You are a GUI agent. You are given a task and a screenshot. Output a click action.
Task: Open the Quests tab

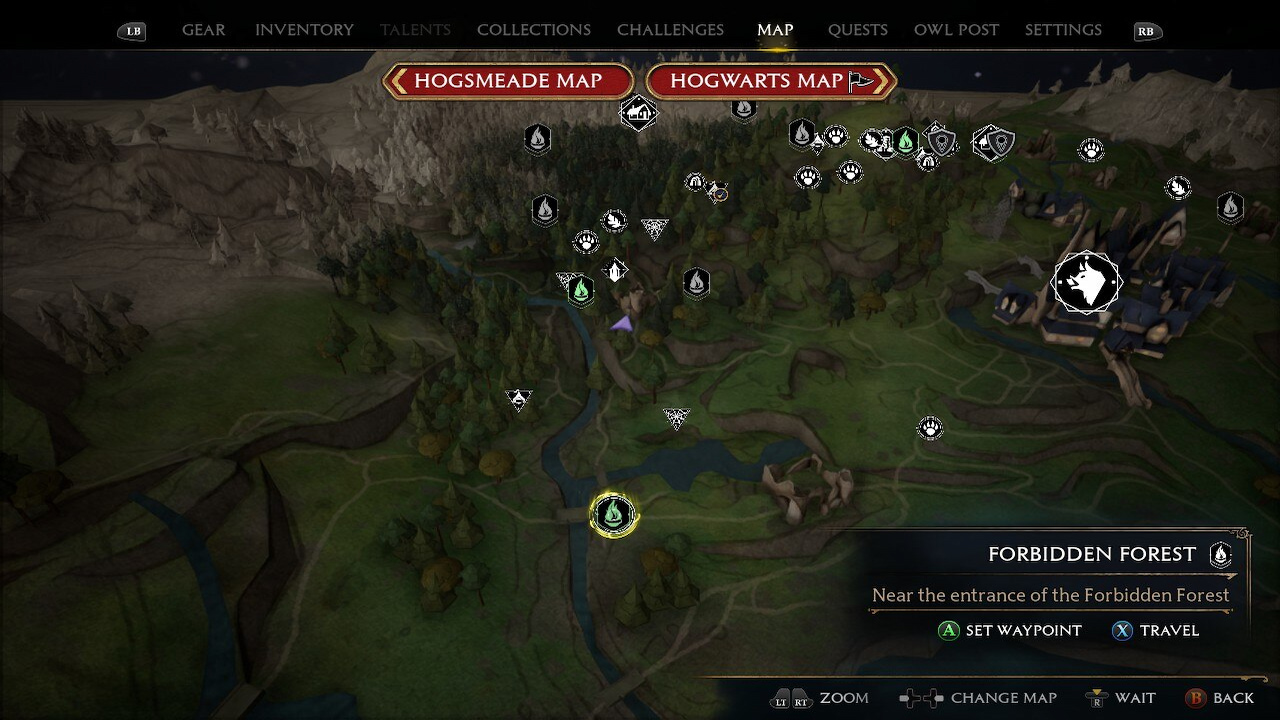[857, 30]
